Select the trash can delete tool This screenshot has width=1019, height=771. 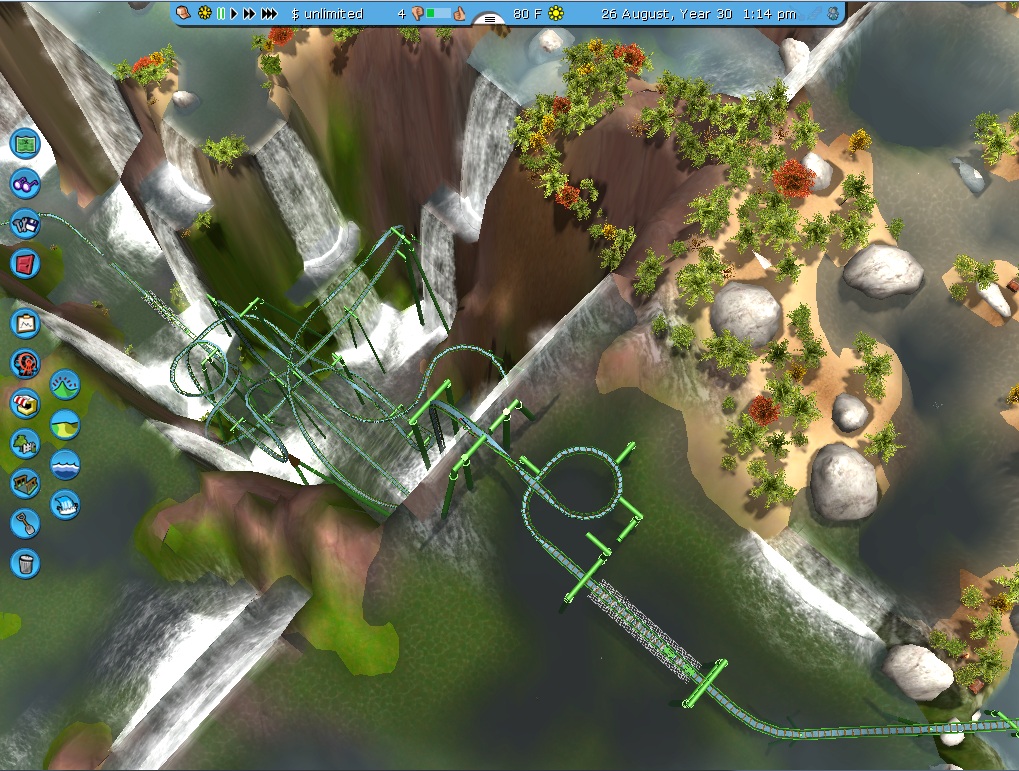(25, 562)
